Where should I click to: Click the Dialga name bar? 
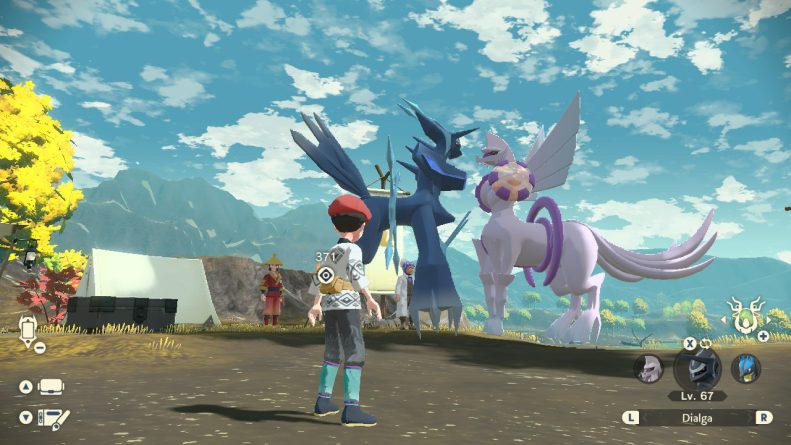tap(698, 417)
